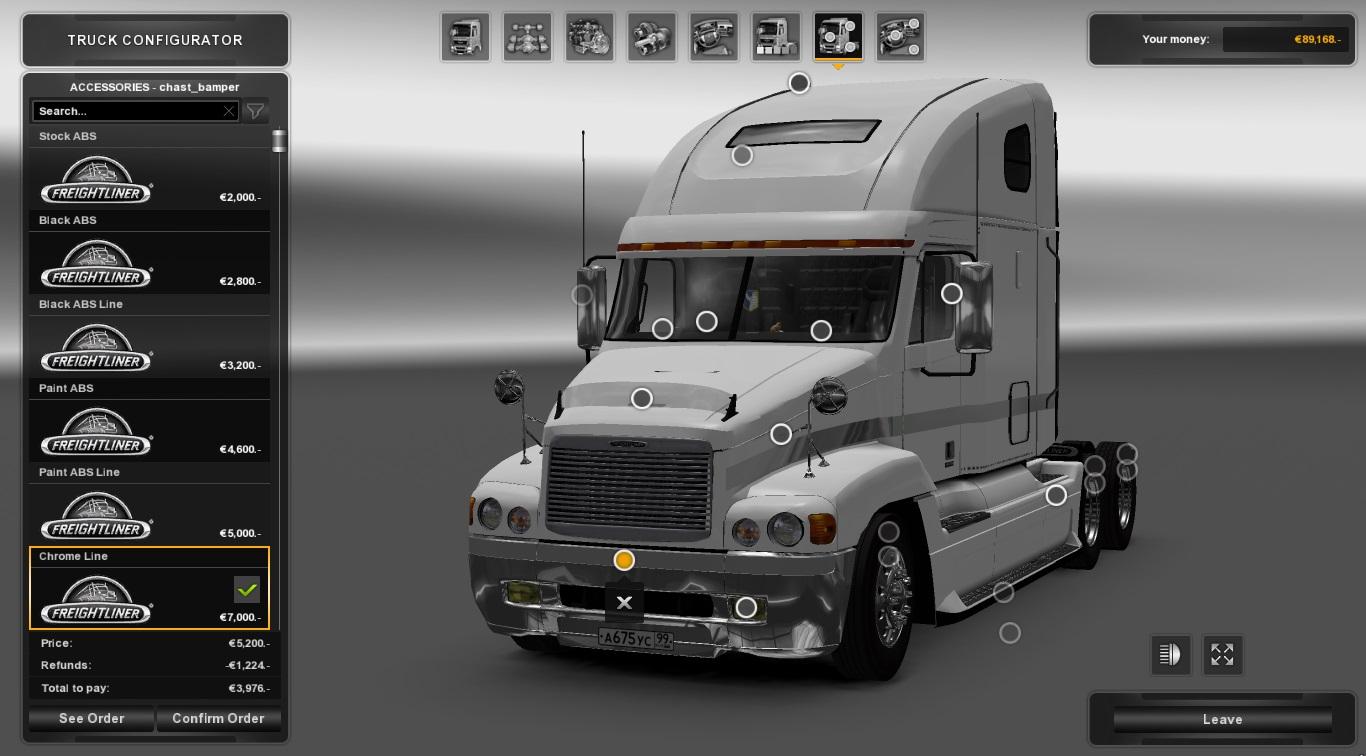The width and height of the screenshot is (1366, 756).
Task: Select the Stock ABS bumper option
Action: click(149, 180)
